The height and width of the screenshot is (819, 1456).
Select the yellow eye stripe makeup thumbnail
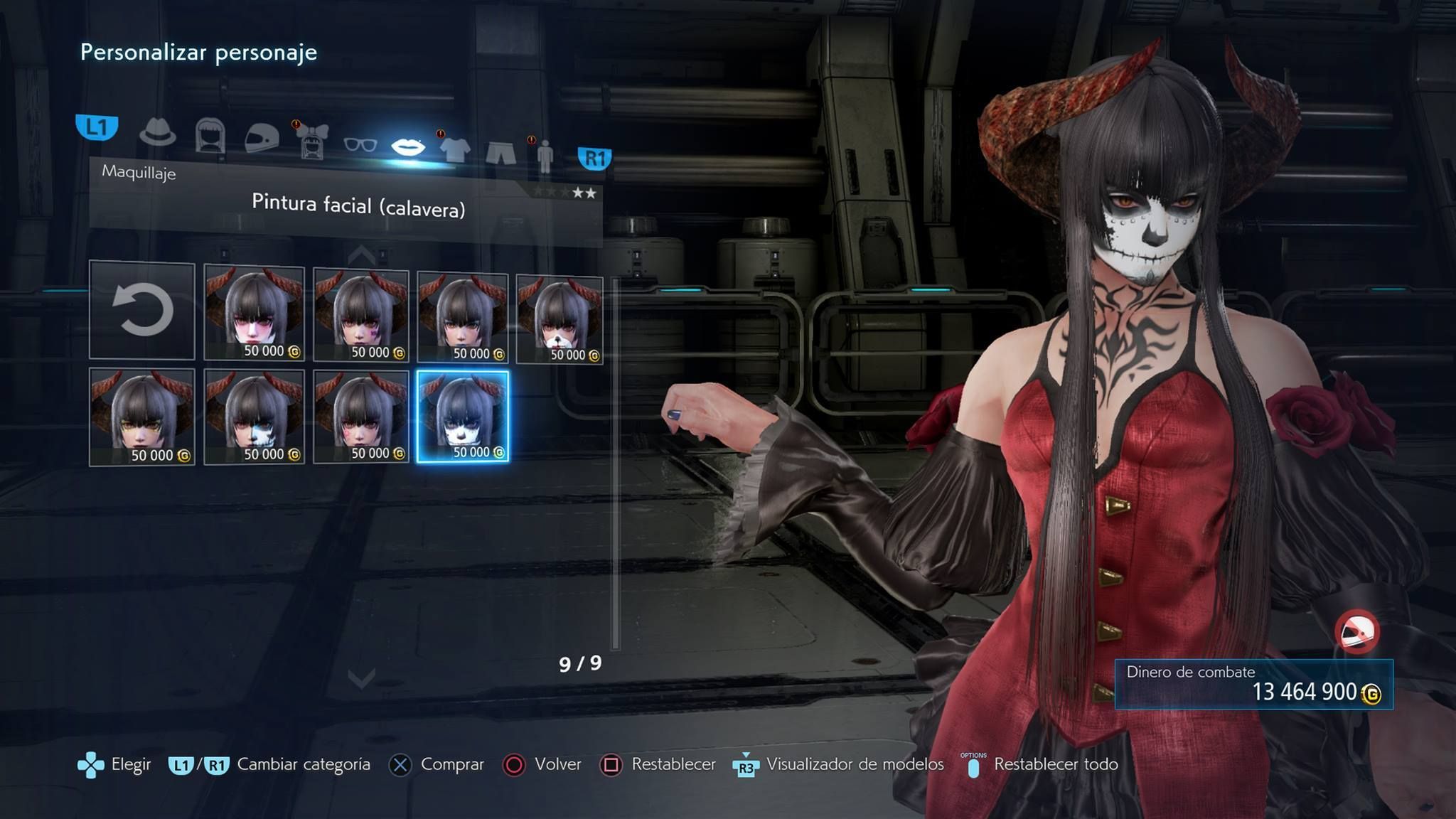click(142, 417)
